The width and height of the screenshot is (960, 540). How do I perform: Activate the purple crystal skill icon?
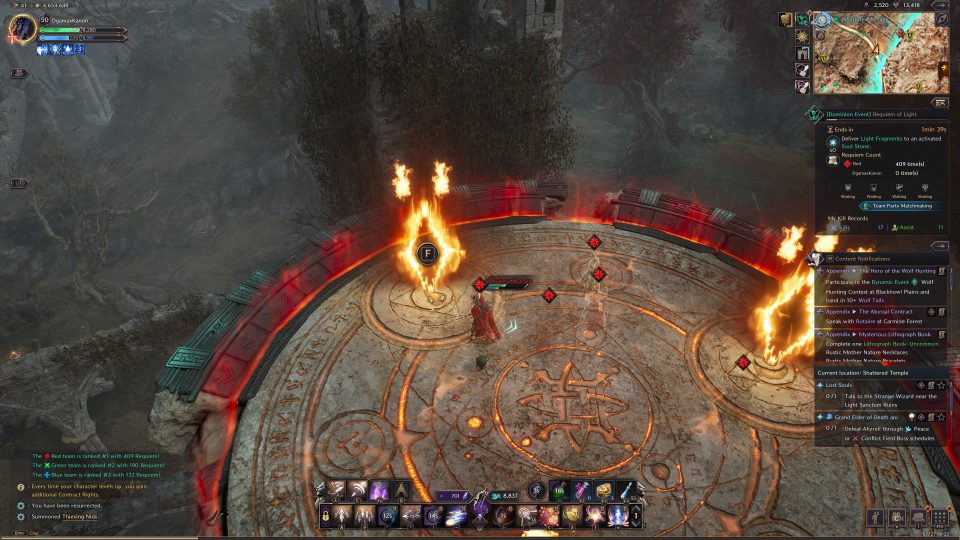click(x=380, y=490)
